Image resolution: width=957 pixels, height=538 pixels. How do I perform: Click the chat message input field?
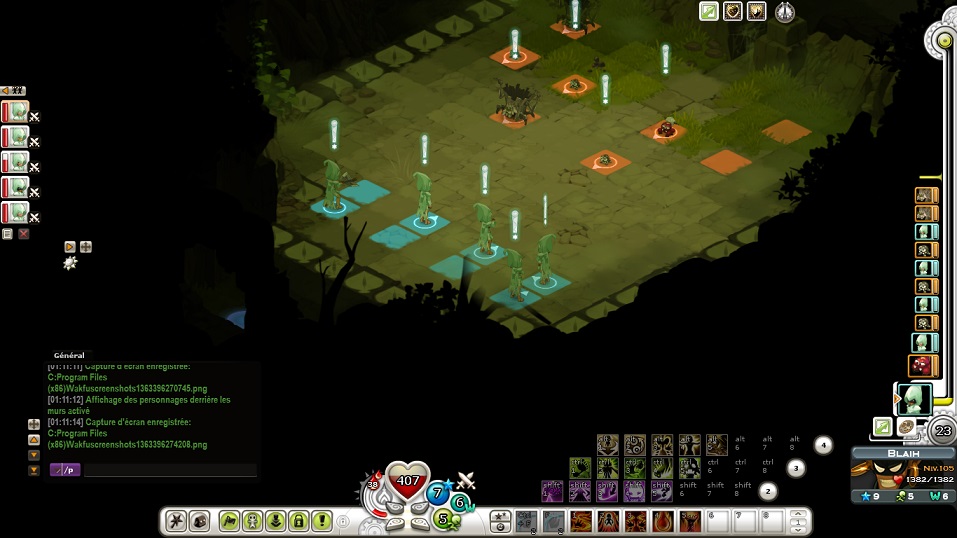(170, 470)
